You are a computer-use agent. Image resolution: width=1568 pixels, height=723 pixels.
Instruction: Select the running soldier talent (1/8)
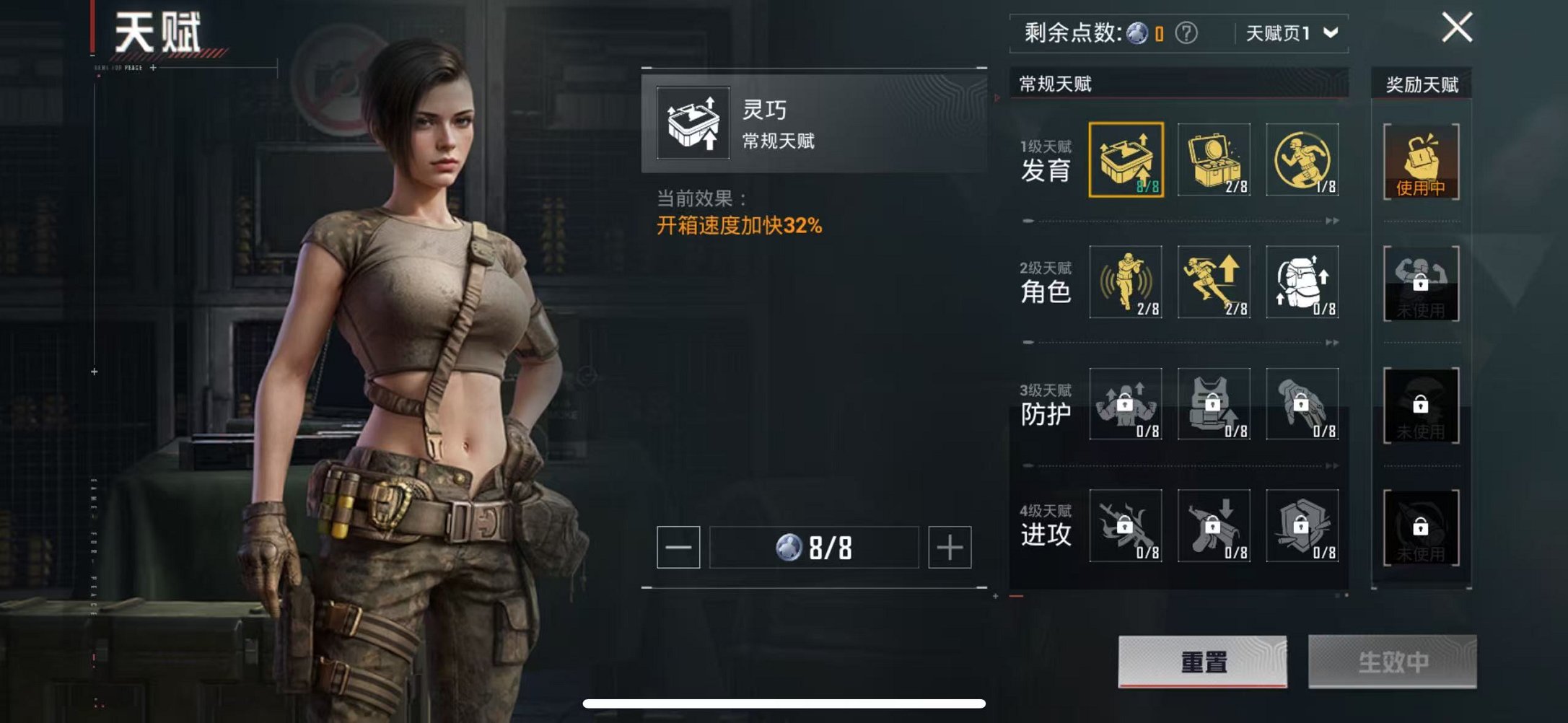(x=1303, y=159)
